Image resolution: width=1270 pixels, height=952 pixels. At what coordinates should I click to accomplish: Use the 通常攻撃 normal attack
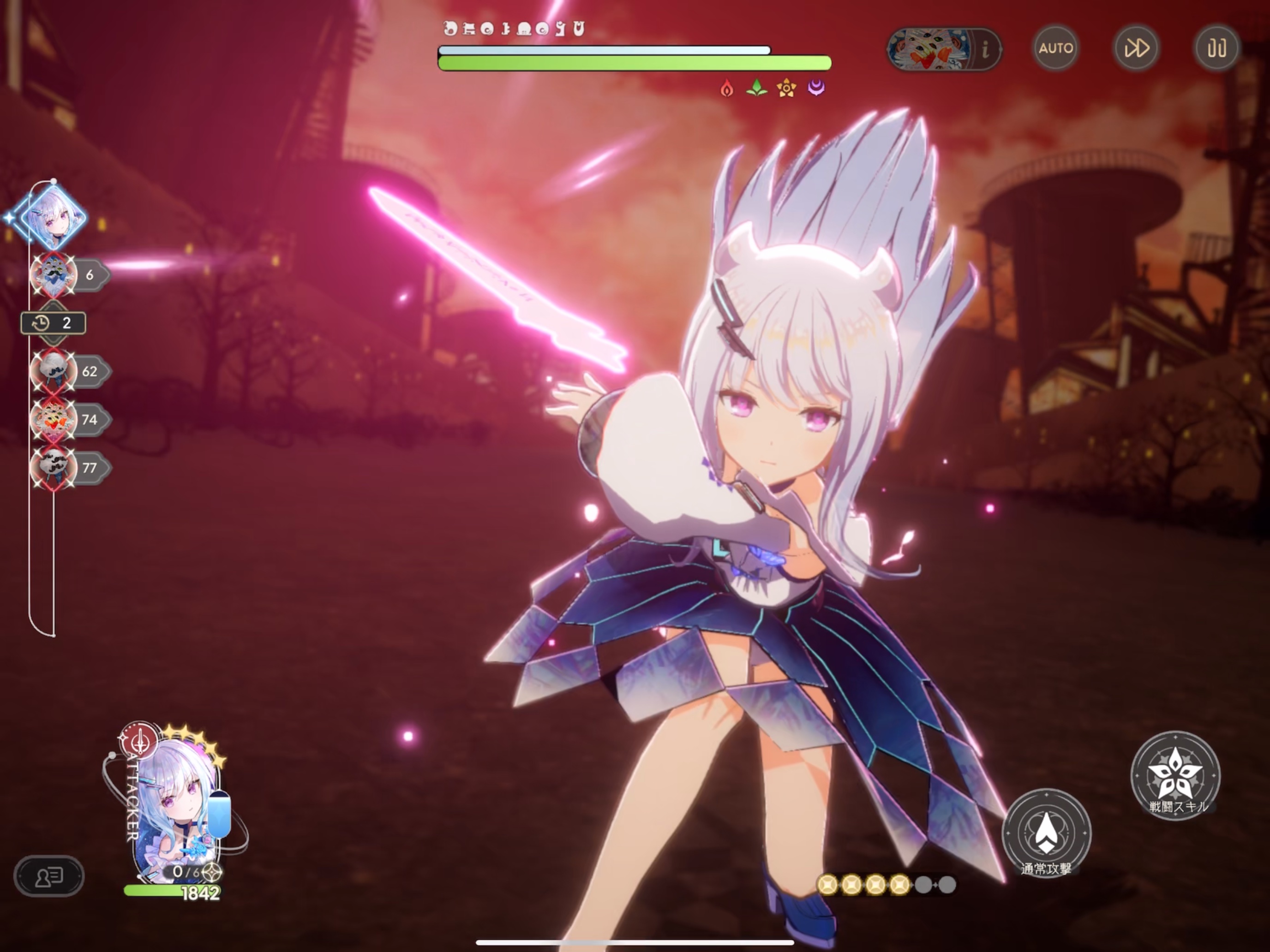point(1046,833)
